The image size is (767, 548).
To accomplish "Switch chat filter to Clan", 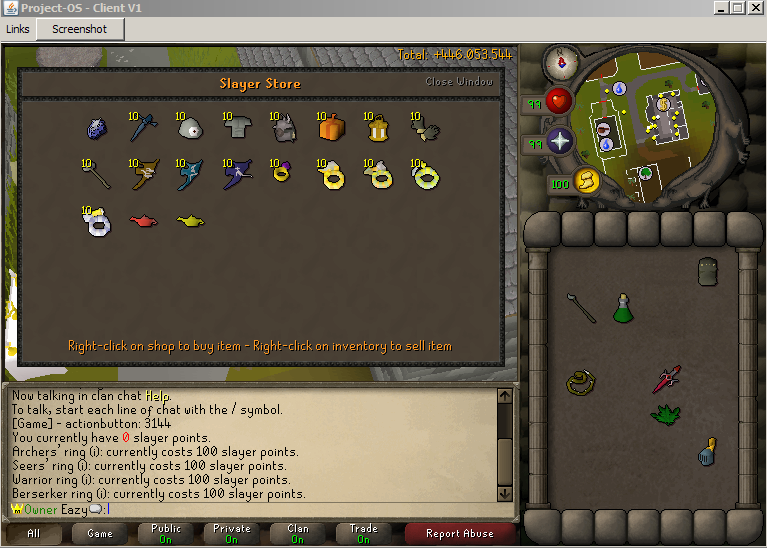I will click(x=298, y=534).
